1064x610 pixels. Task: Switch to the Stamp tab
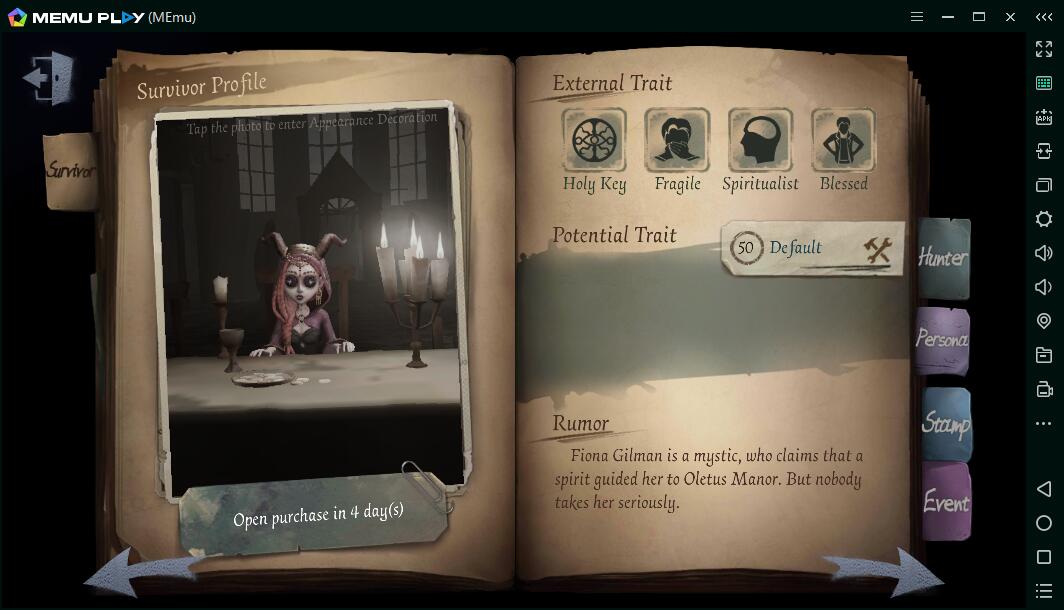point(945,424)
